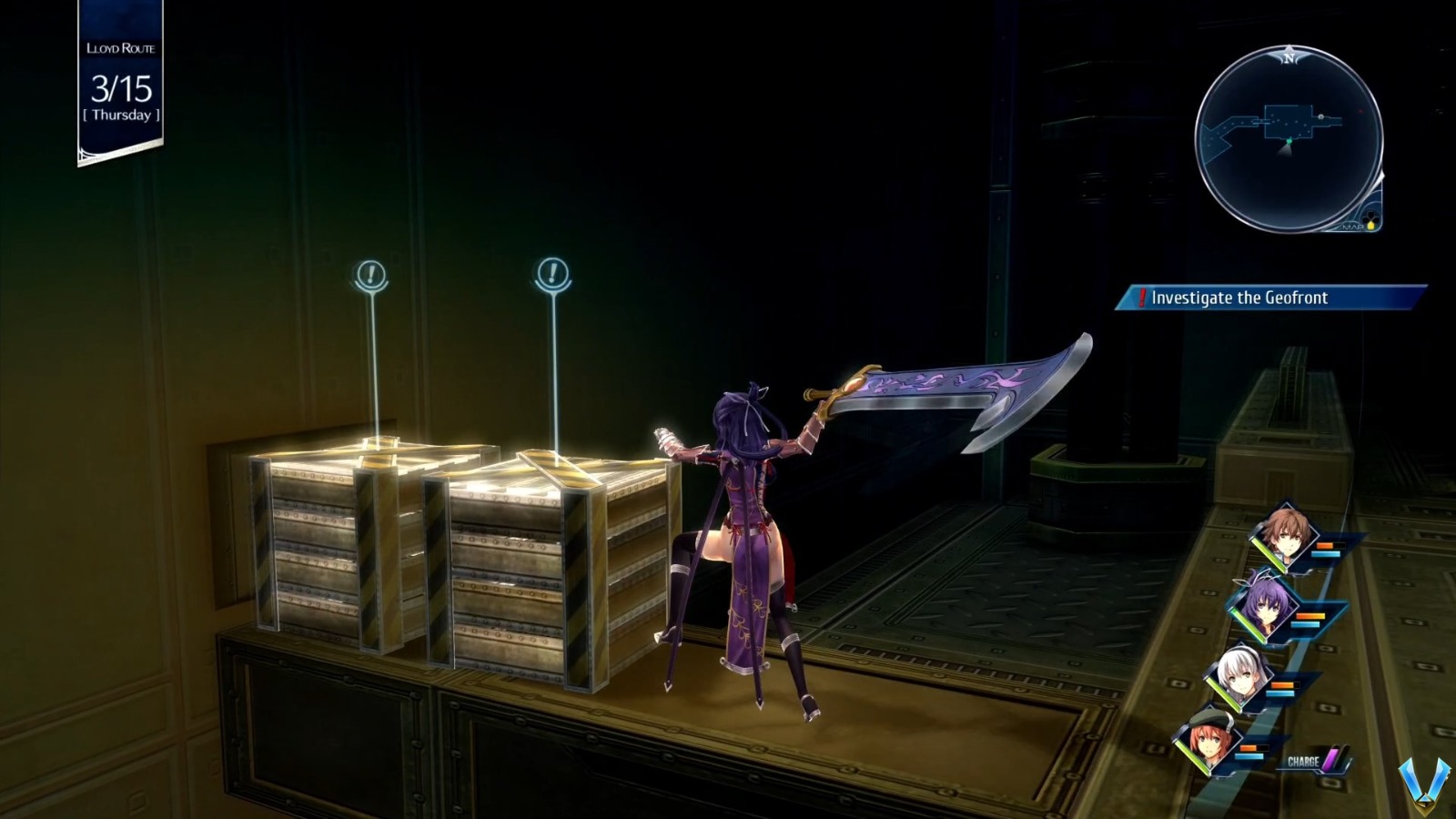
Task: Select the gear-shaped elevator icon on the minimap
Action: click(1320, 116)
